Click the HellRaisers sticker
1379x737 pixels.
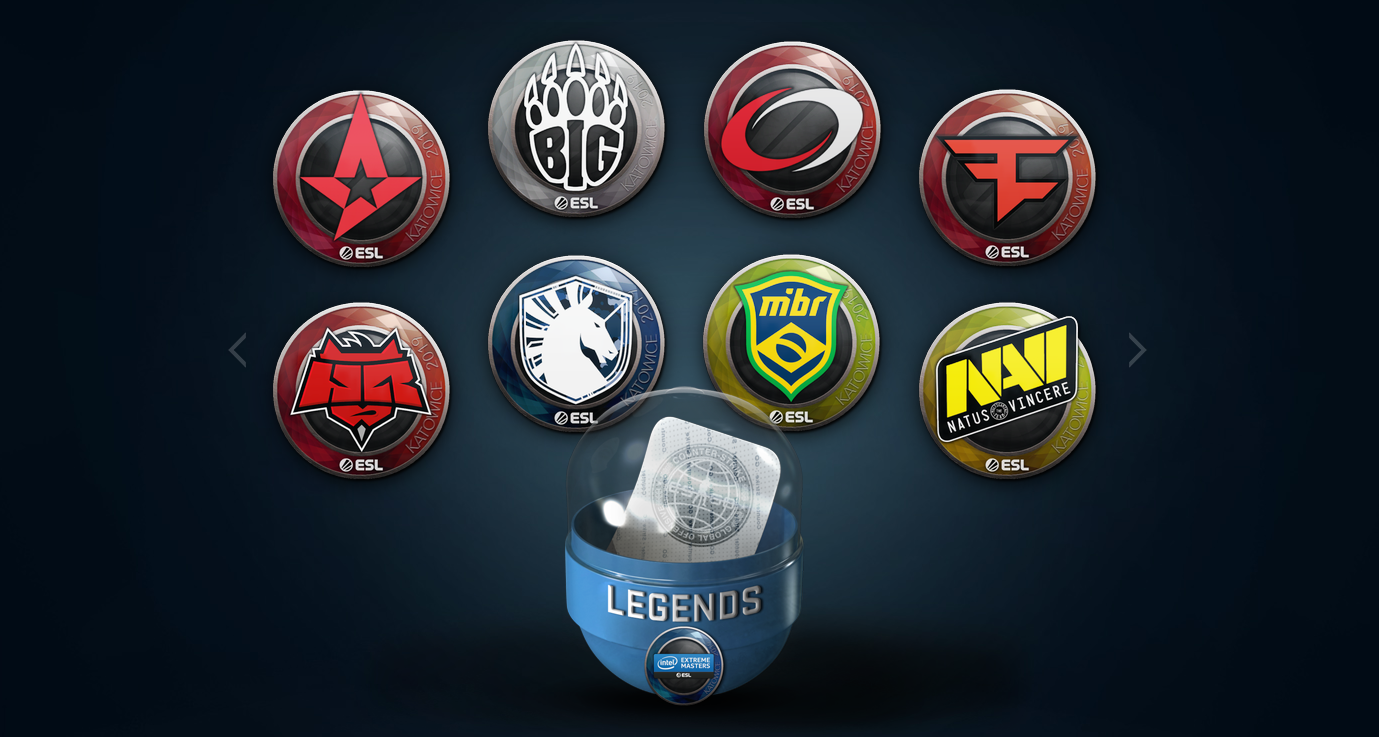point(362,390)
